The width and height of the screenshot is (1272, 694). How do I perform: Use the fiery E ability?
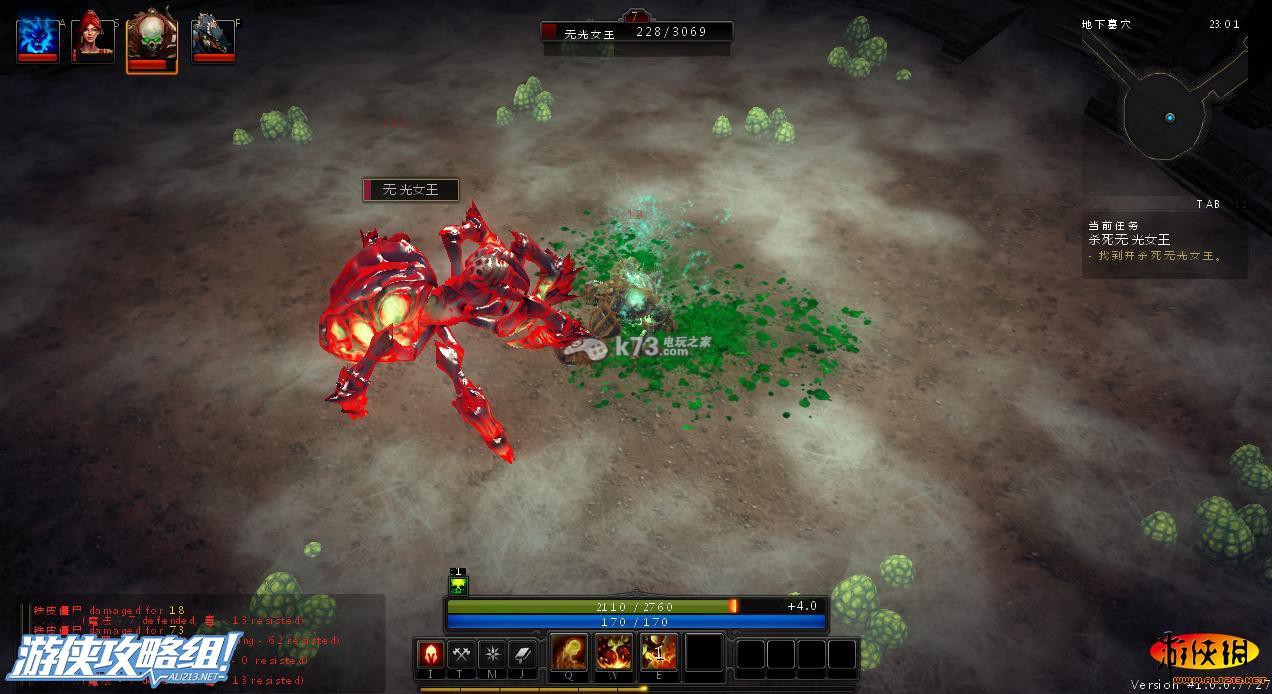[659, 653]
